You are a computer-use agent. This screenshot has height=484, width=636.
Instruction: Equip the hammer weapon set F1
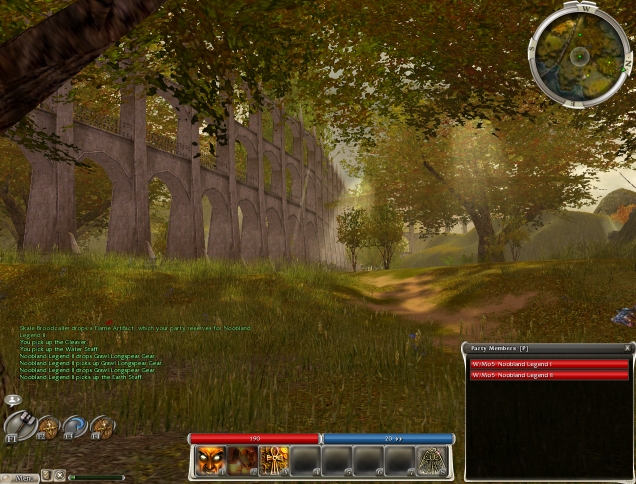pos(20,428)
